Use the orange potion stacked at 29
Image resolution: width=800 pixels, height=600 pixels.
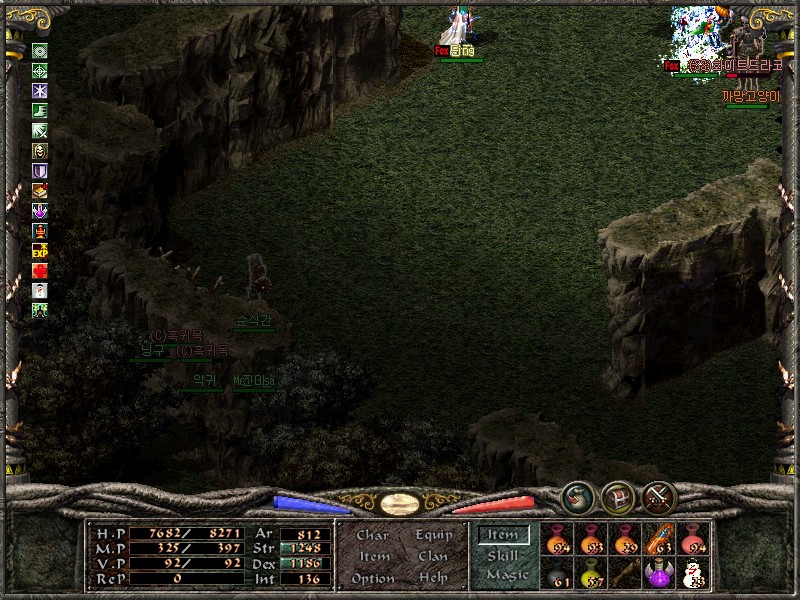pos(625,540)
